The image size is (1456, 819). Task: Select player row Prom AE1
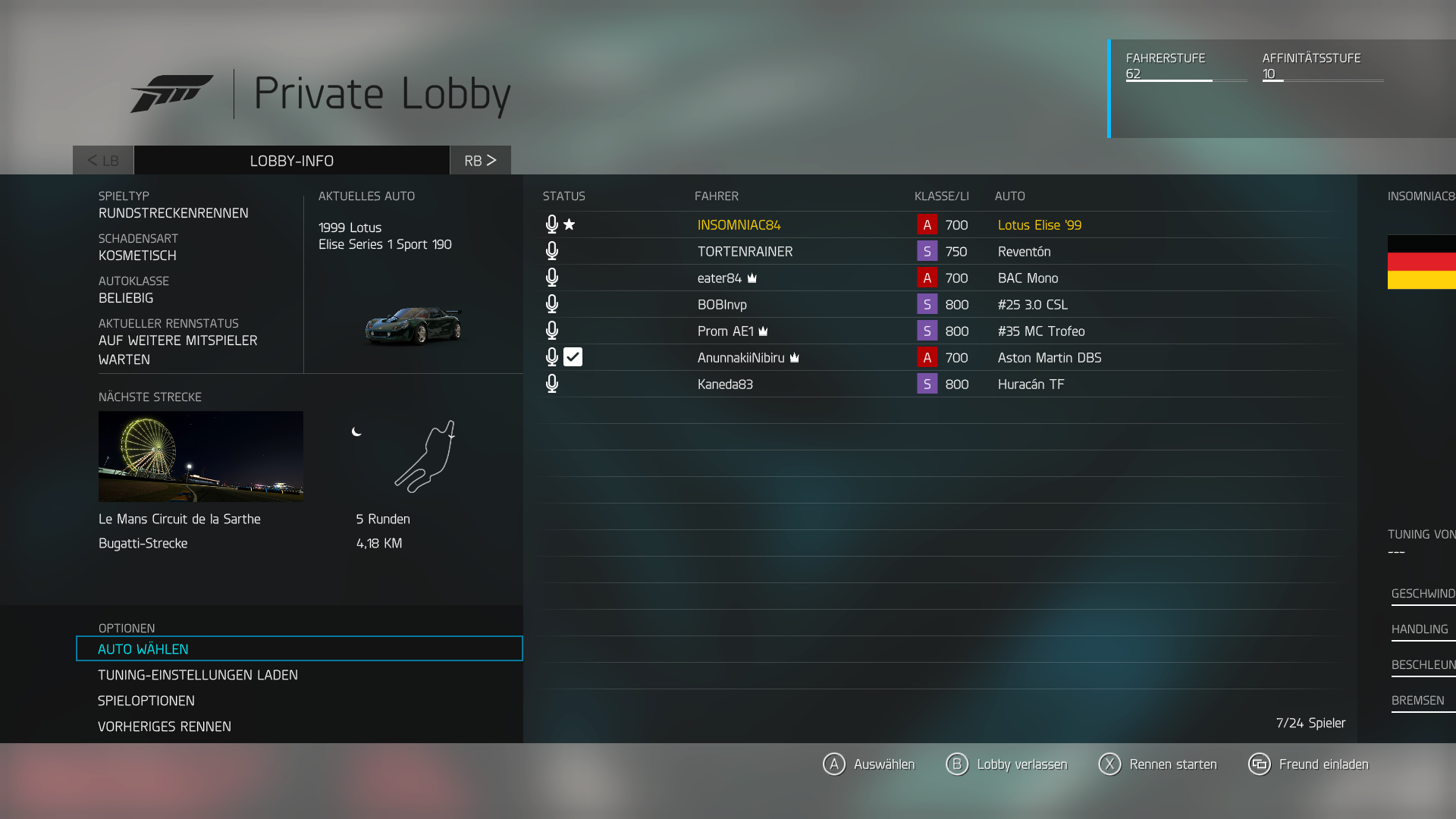tap(725, 331)
